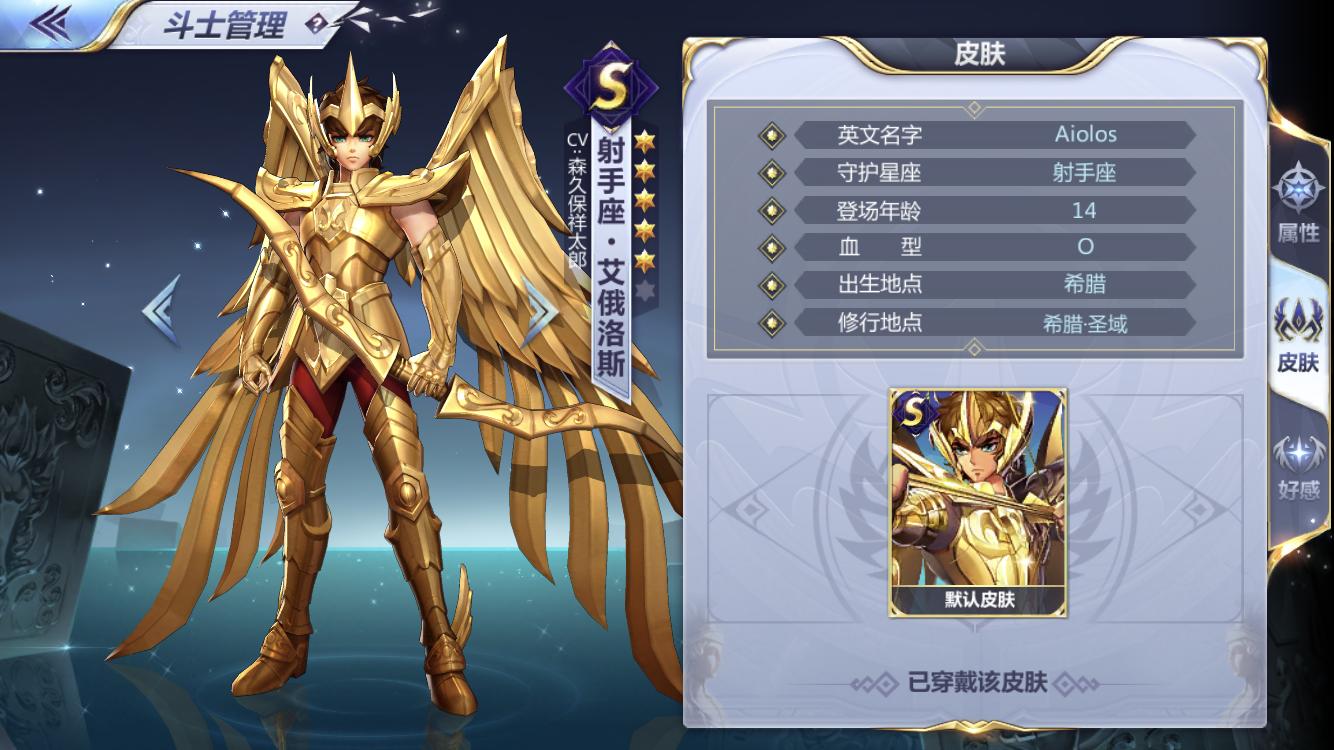Click the star emblem on the 属性 tab
This screenshot has height=750, width=1334.
coord(1298,191)
